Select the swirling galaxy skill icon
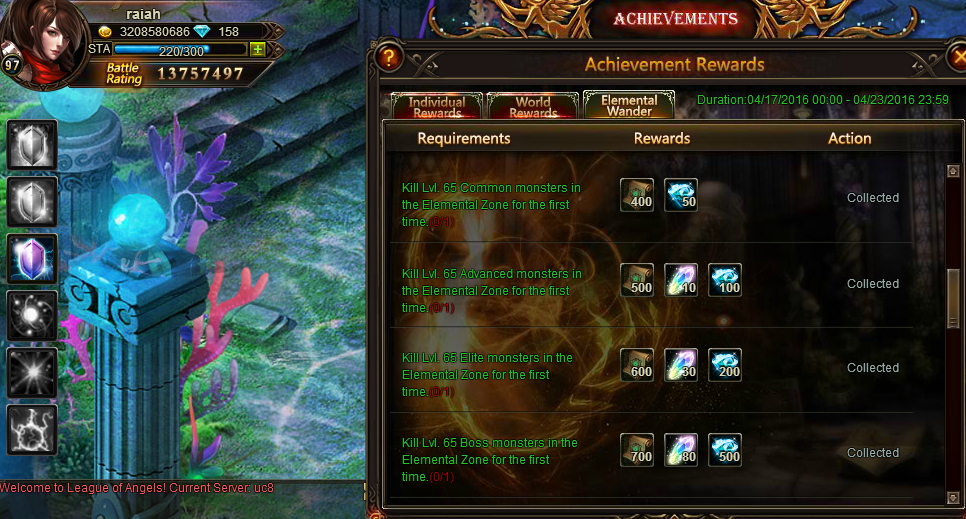Screen dimensions: 966x519 [x=32, y=316]
